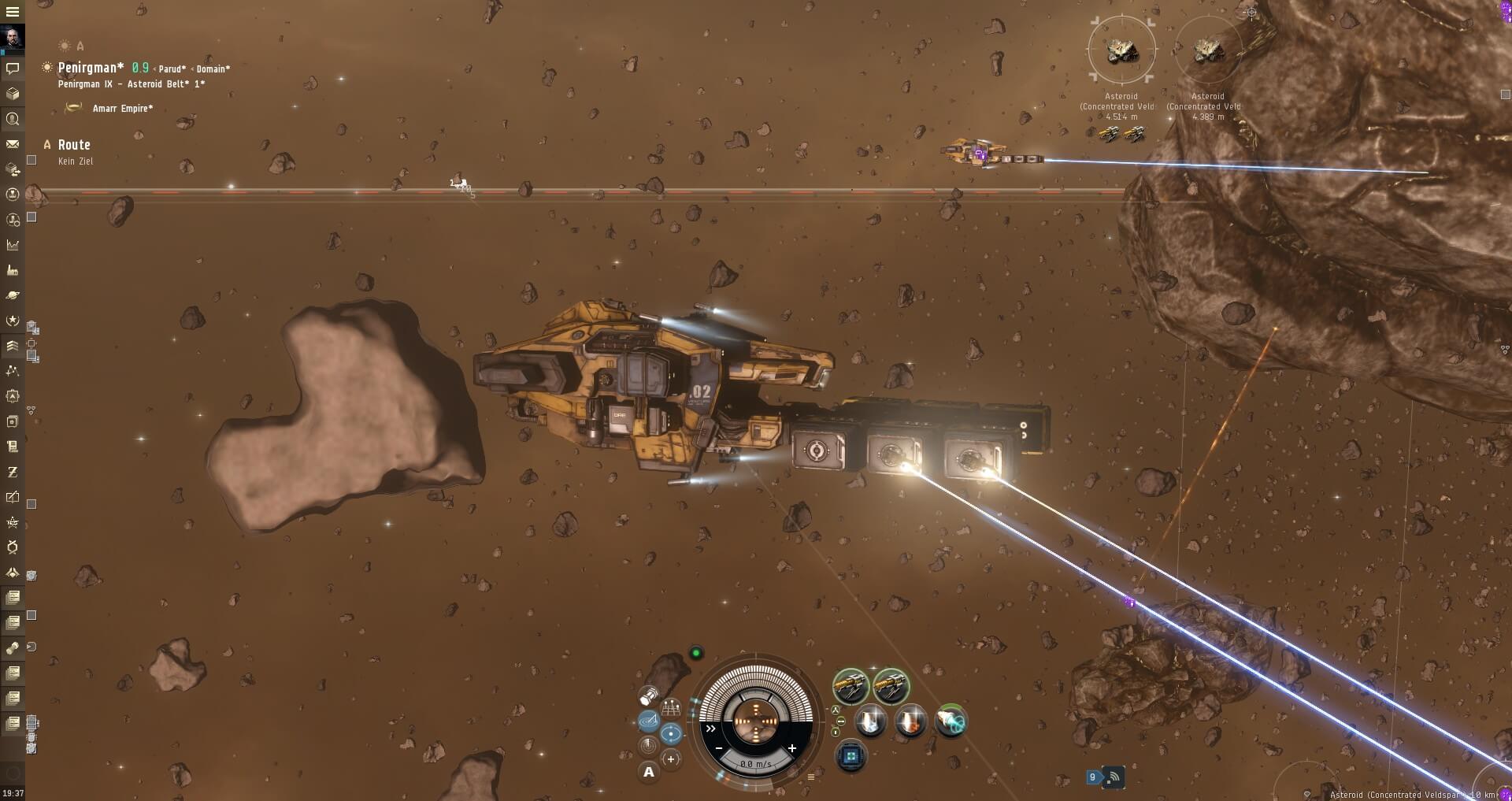The width and height of the screenshot is (1512, 801).
Task: Open the industry factory icon
Action: coord(13,270)
